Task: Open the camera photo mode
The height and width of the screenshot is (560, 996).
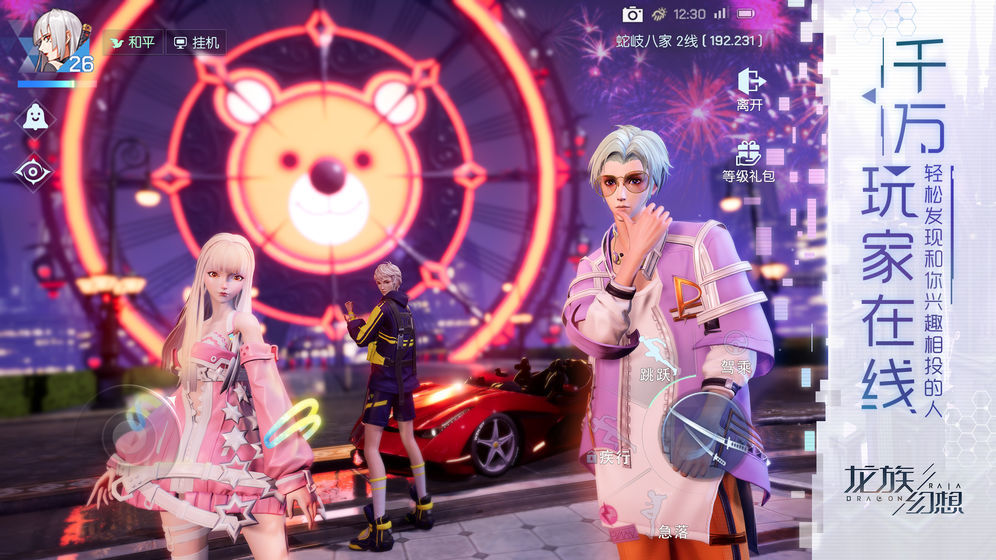Action: (x=633, y=14)
